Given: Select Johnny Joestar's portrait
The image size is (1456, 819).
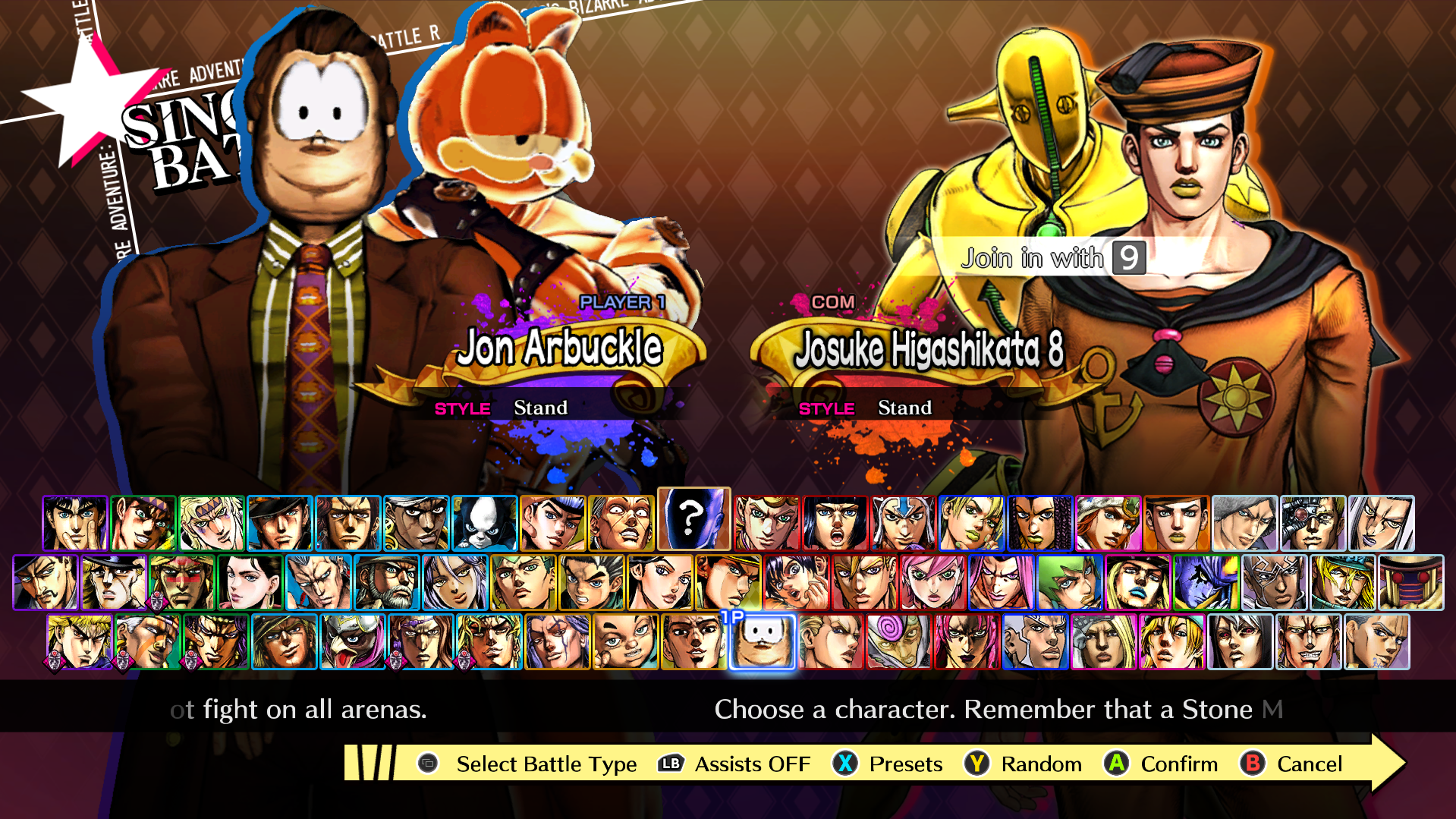Looking at the screenshot, I should 1109,523.
